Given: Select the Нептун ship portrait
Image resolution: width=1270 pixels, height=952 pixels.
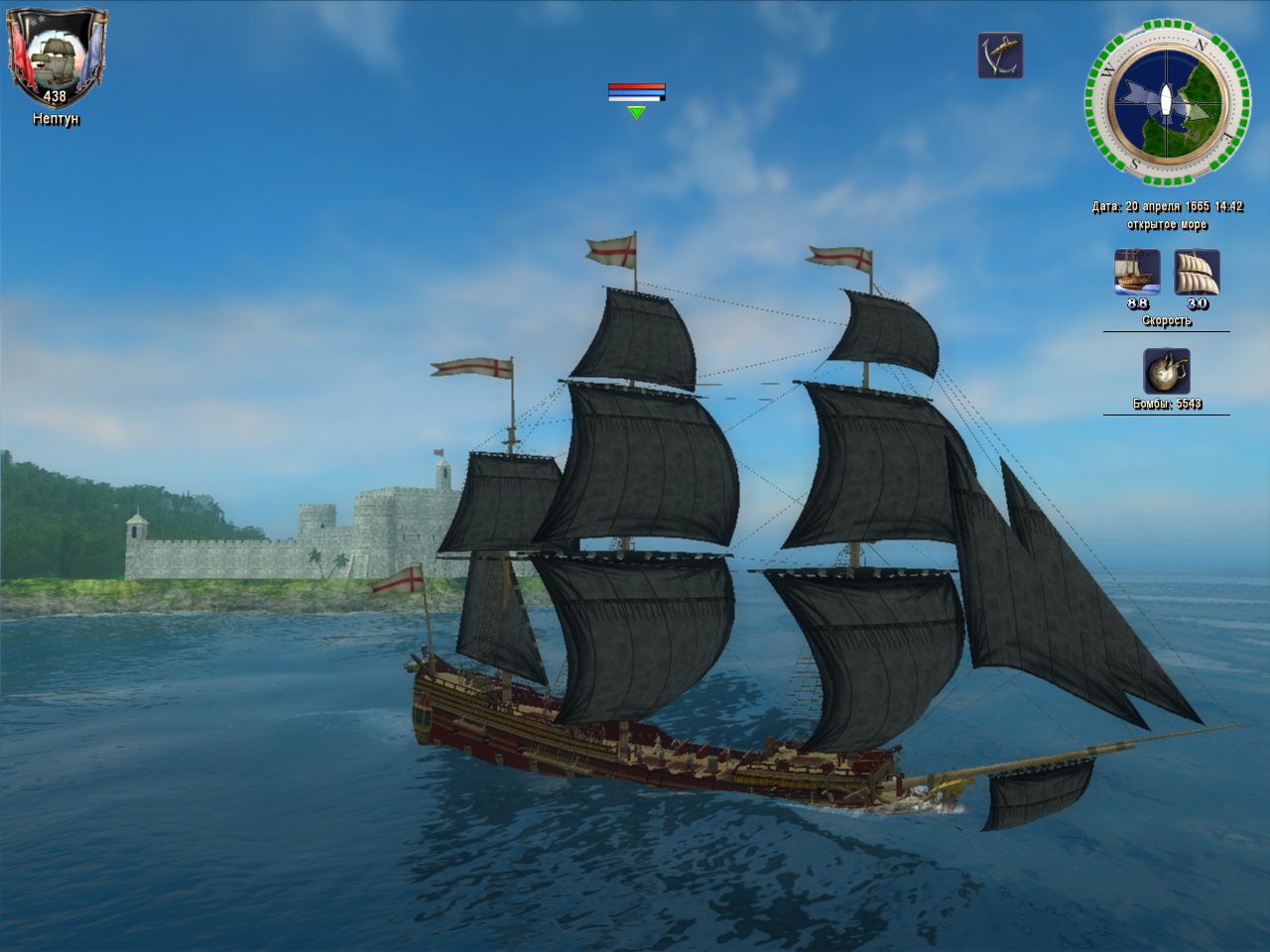Looking at the screenshot, I should coord(56,55).
